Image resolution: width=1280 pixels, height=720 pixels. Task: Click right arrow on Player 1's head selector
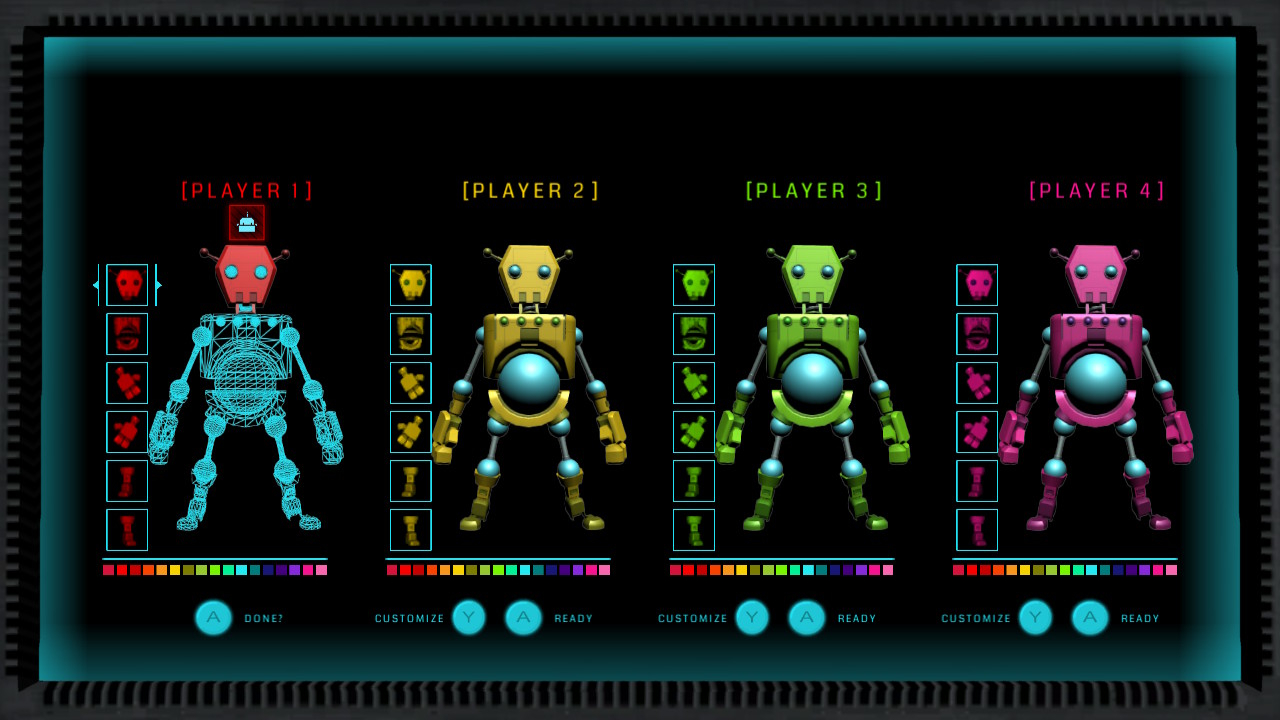(x=156, y=285)
